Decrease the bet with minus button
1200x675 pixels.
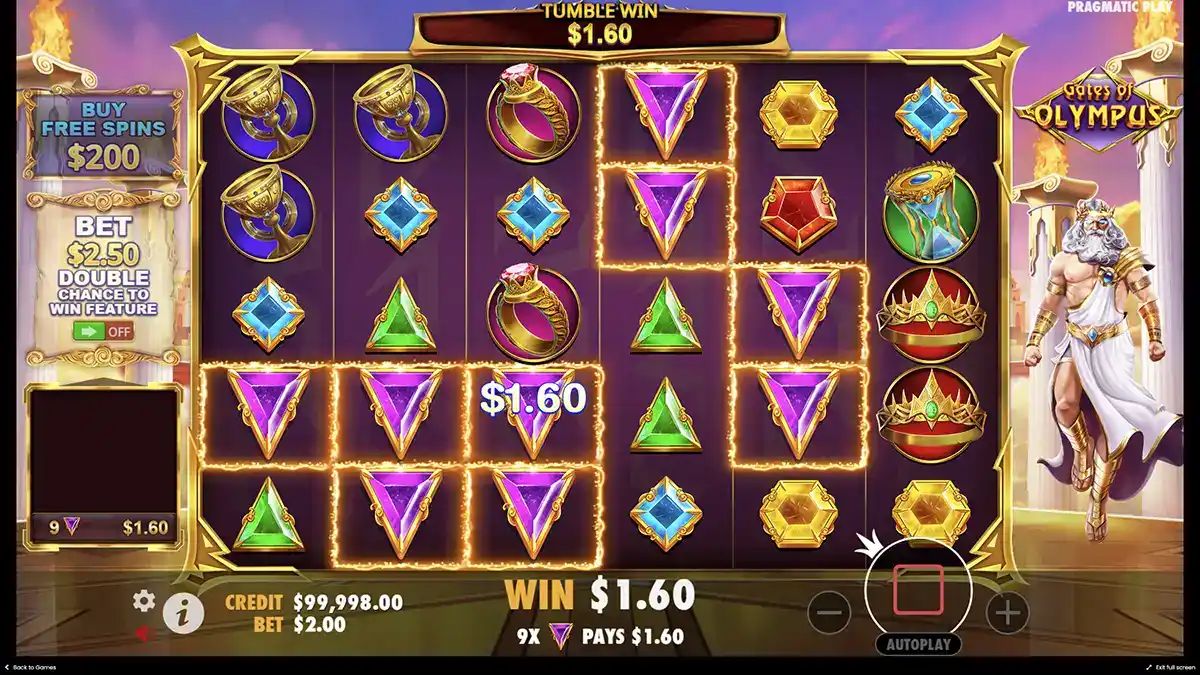(x=829, y=612)
